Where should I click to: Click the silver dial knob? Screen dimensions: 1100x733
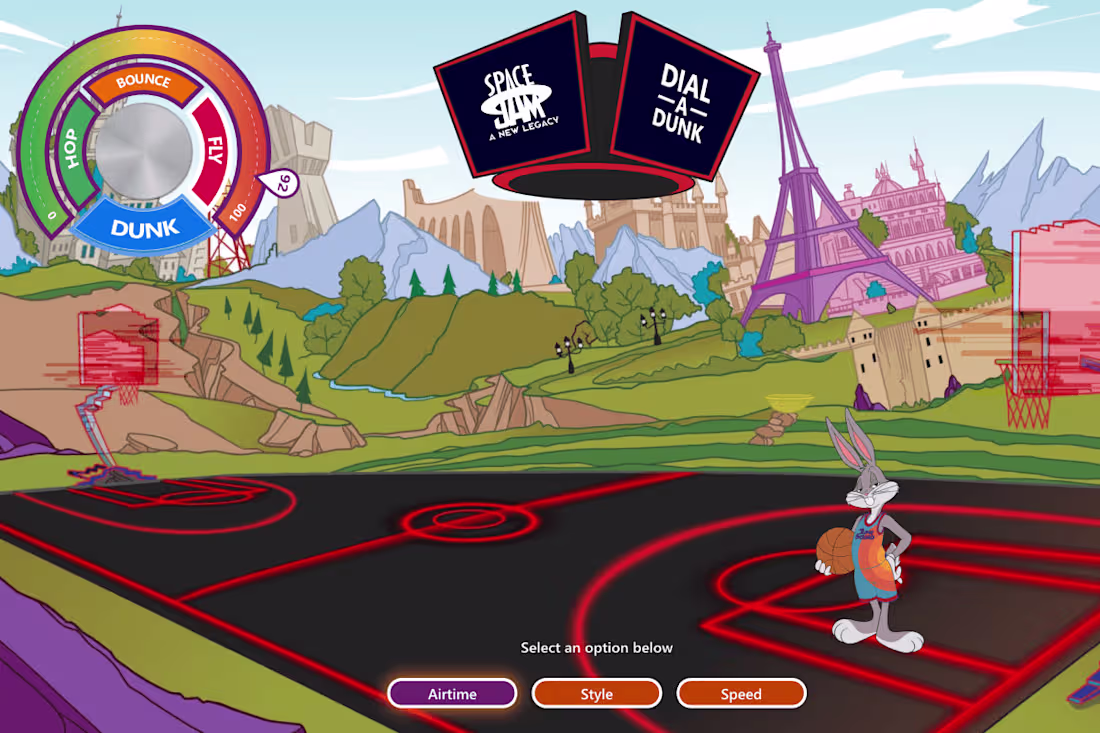tap(144, 151)
